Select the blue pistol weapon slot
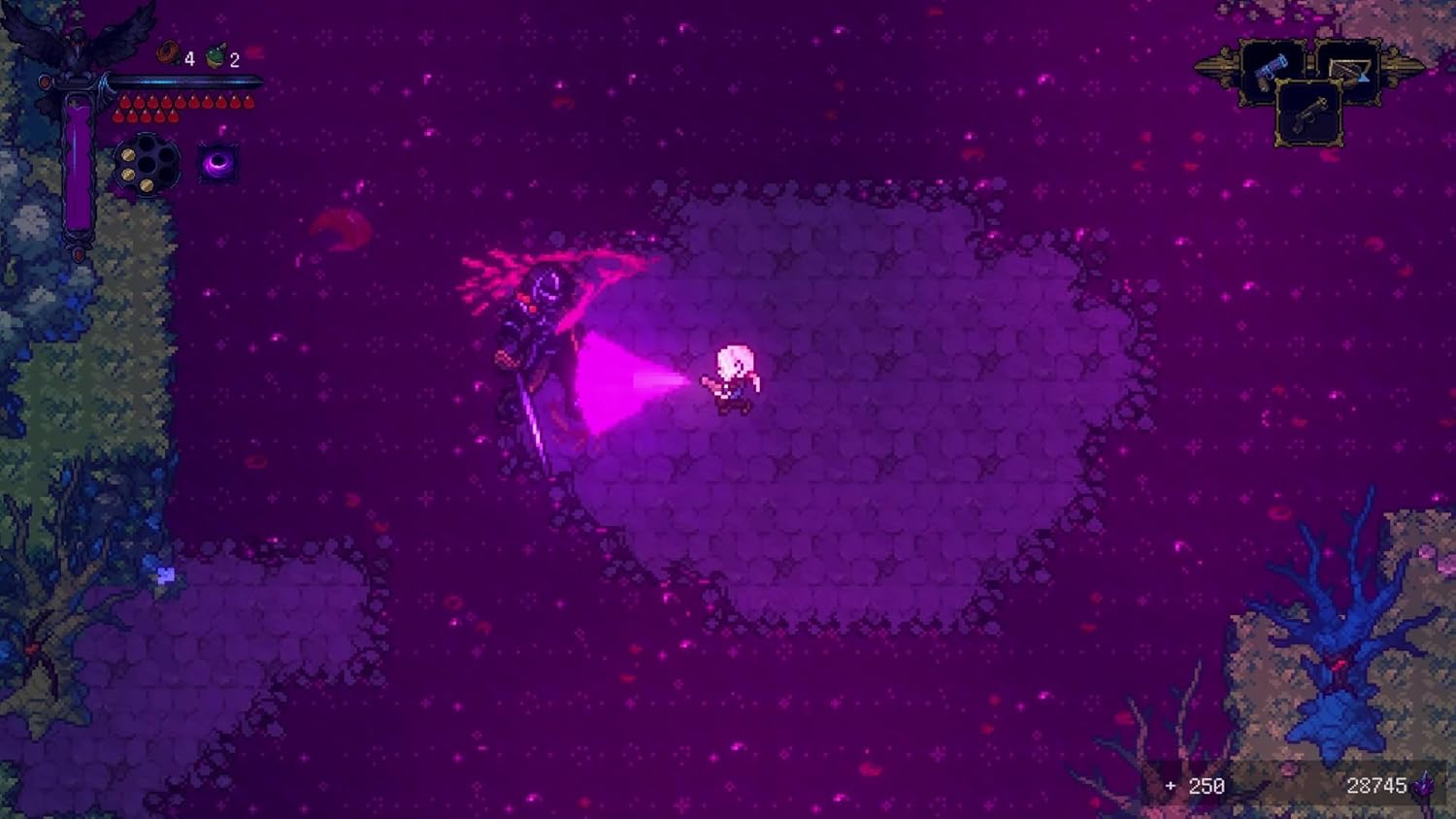The image size is (1456, 819). pyautogui.click(x=1272, y=71)
